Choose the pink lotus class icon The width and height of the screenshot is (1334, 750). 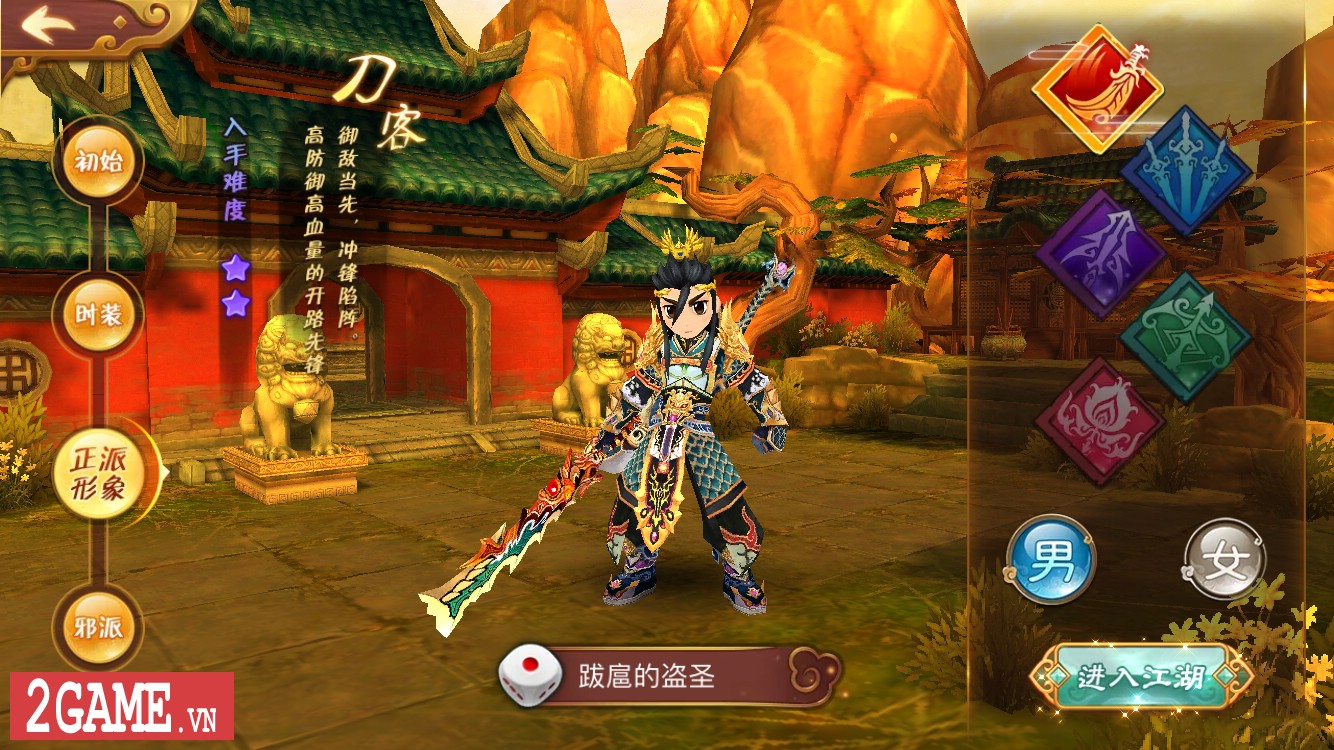pyautogui.click(x=1100, y=422)
